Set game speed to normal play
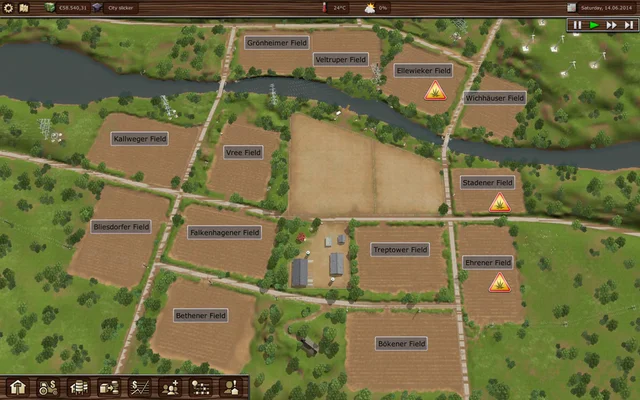This screenshot has height=400, width=640. pos(594,25)
